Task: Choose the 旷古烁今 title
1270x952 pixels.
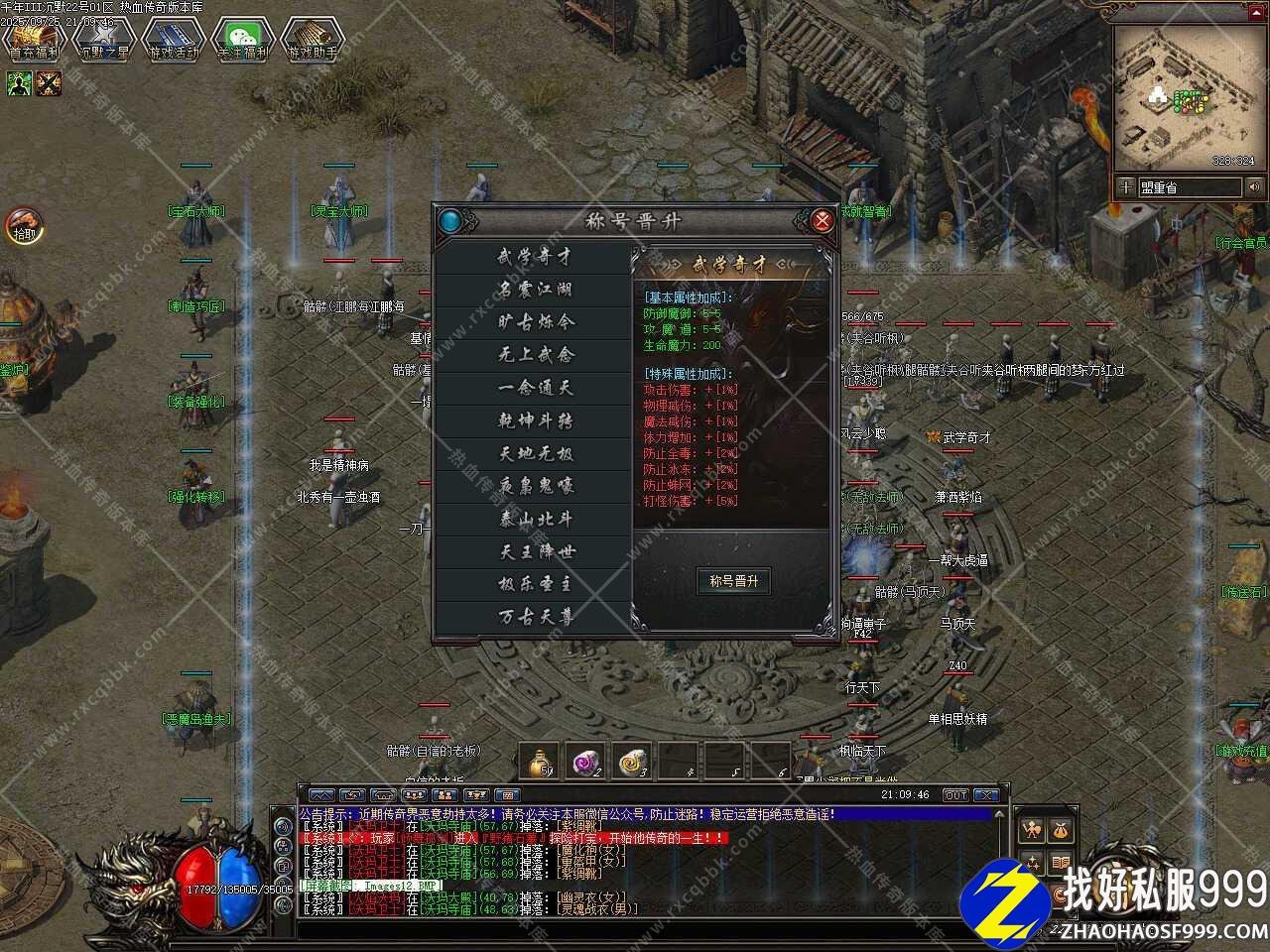Action: 535,322
